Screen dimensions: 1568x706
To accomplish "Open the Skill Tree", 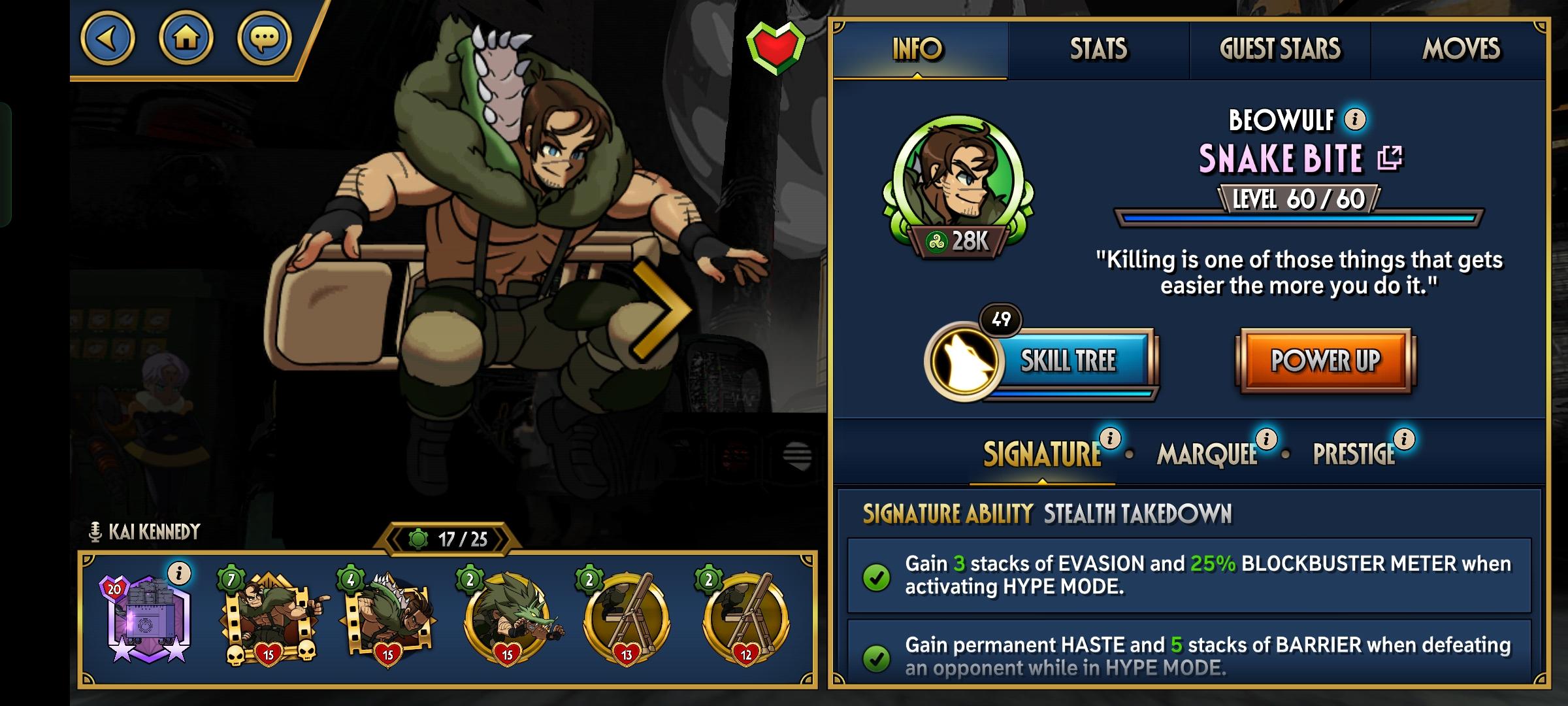I will [x=1068, y=361].
